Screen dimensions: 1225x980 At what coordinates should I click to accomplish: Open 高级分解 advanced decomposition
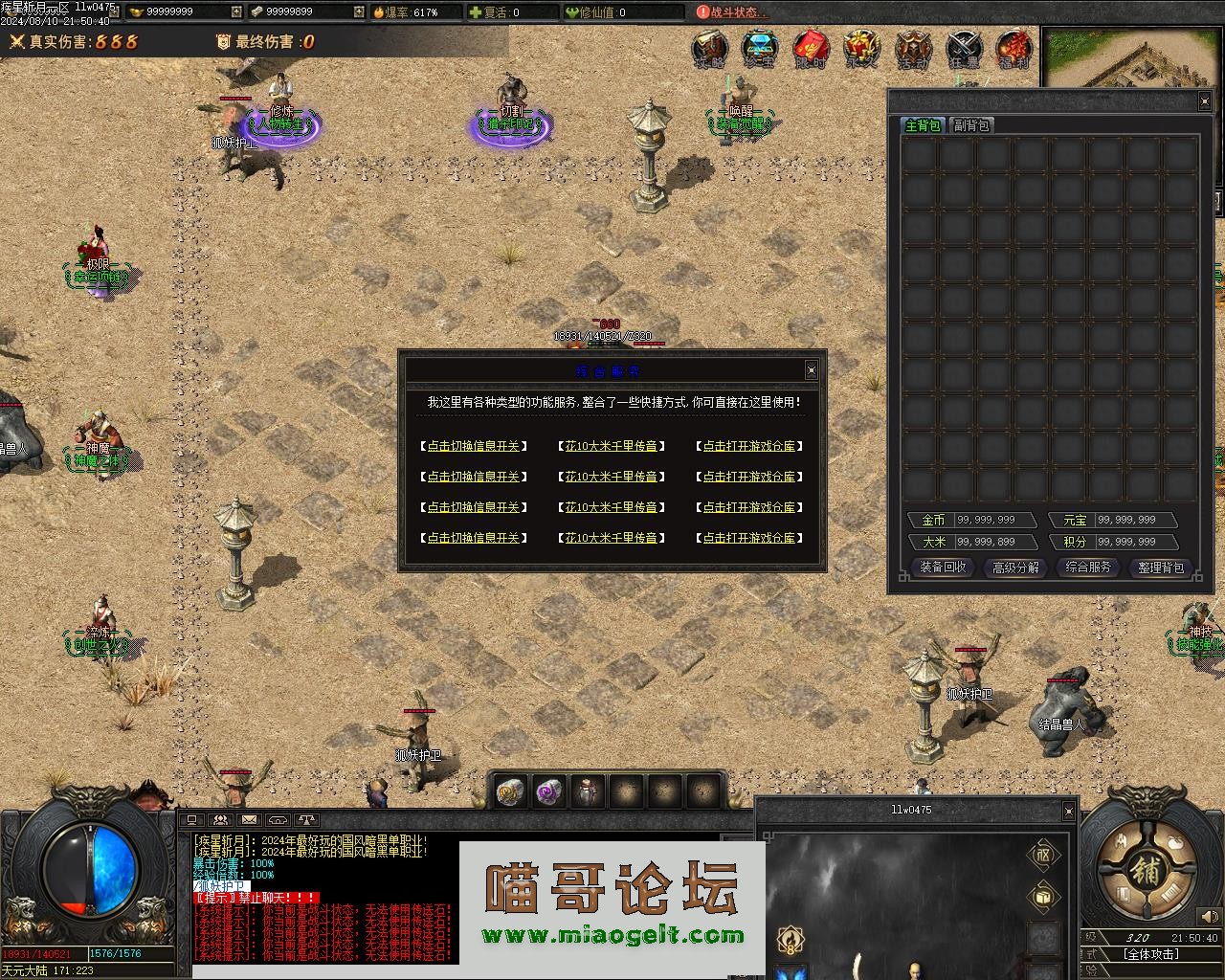pos(1015,568)
